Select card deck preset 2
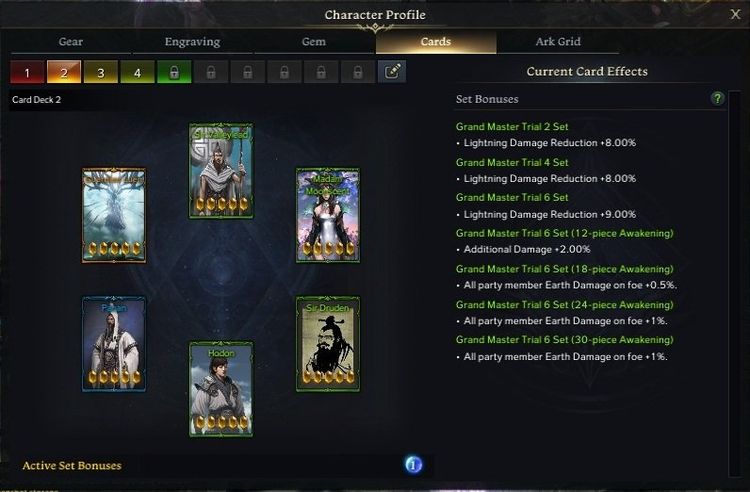This screenshot has height=492, width=750. (x=64, y=72)
